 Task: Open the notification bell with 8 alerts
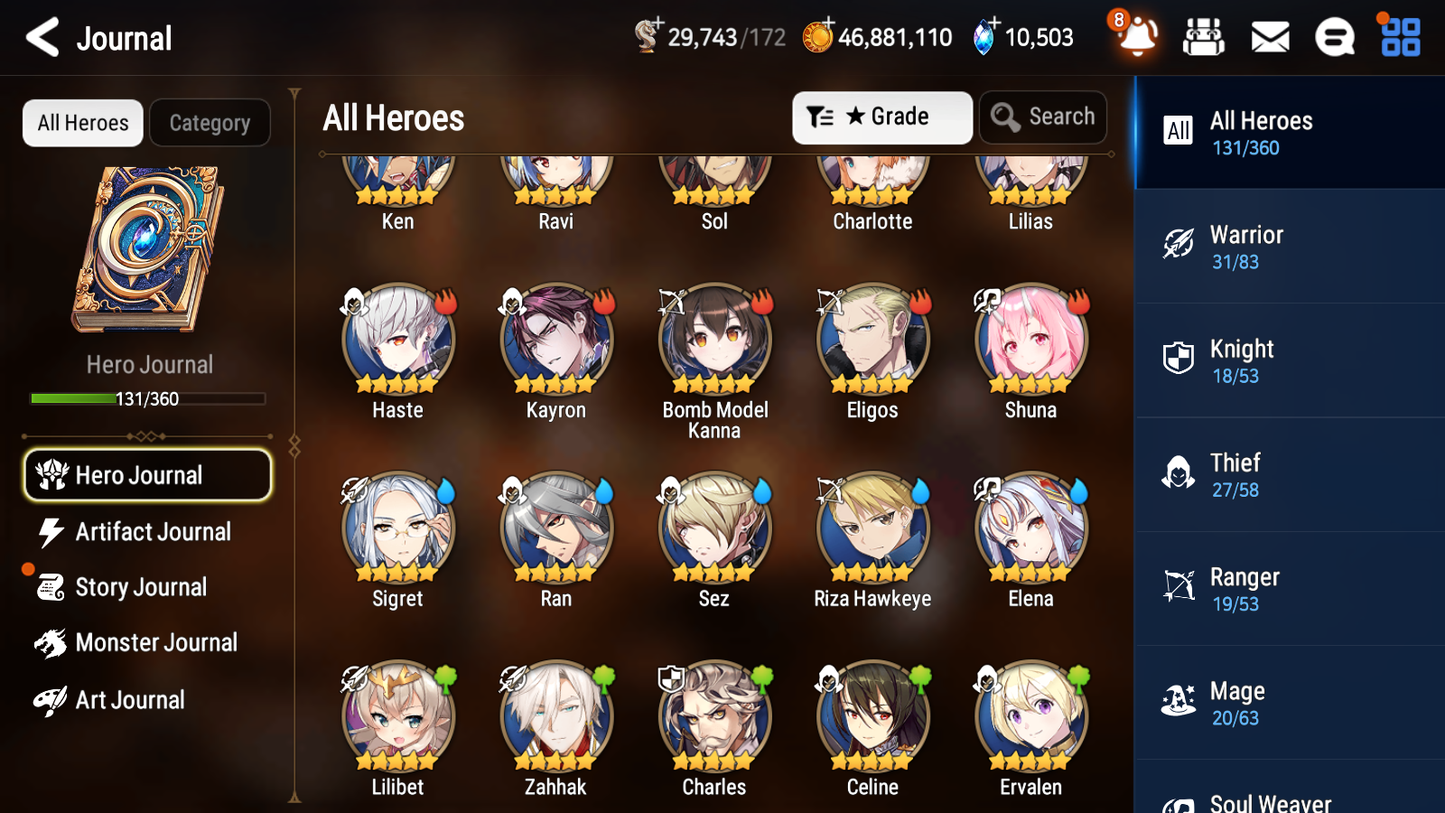(x=1135, y=37)
